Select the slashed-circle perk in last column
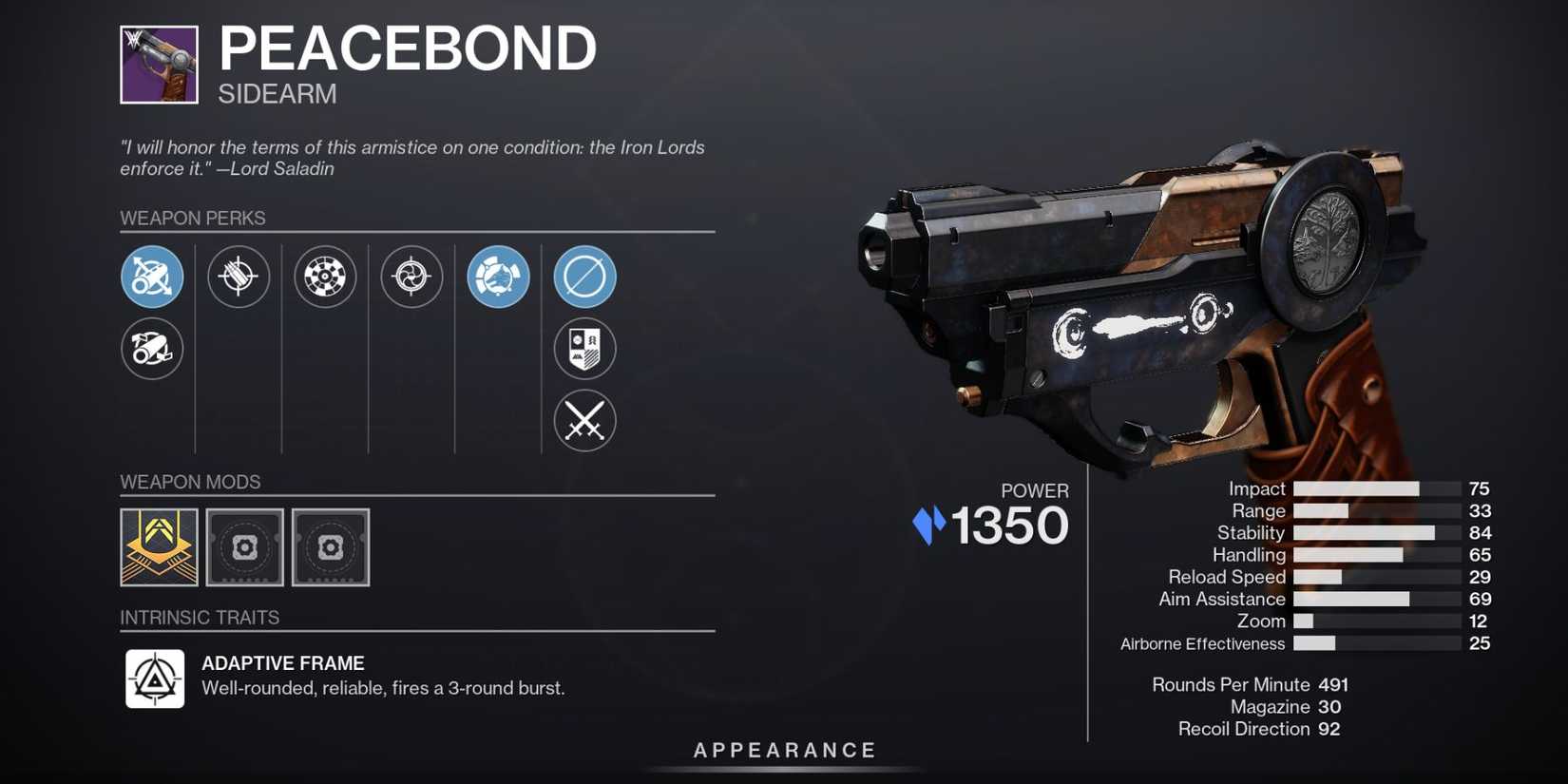The width and height of the screenshot is (1568, 784). pyautogui.click(x=584, y=277)
